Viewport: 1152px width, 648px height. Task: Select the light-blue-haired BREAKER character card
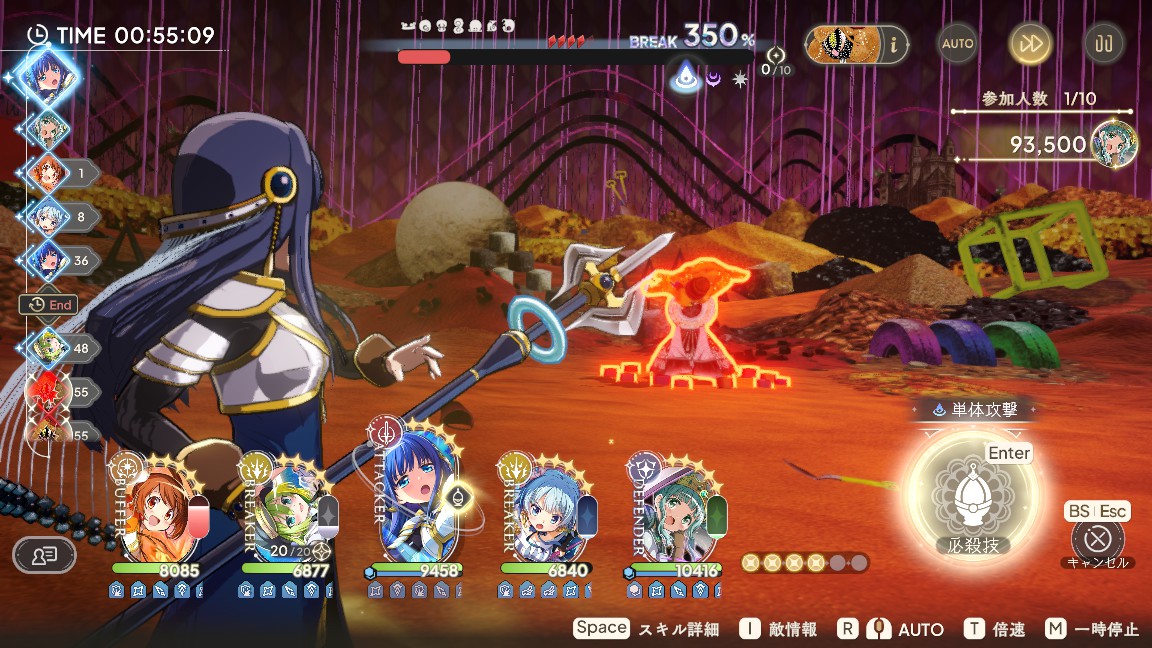pos(546,510)
